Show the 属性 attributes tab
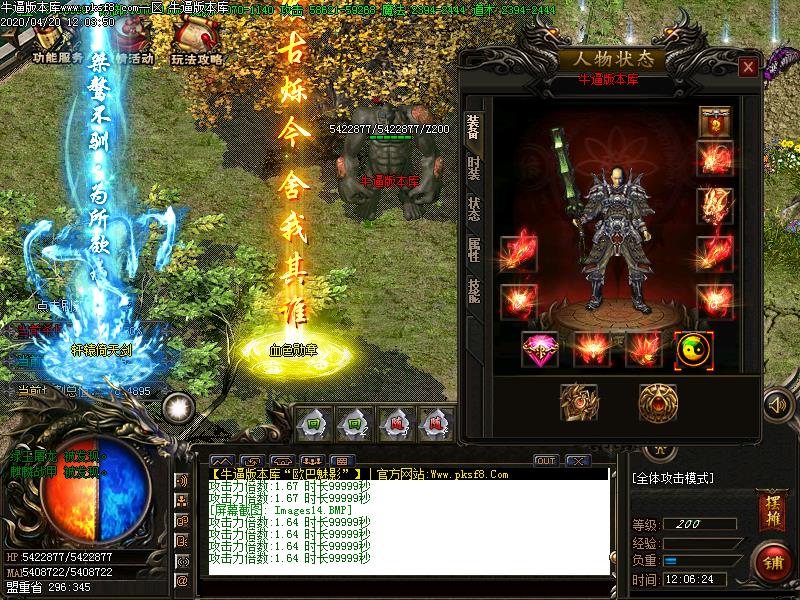The height and width of the screenshot is (600, 800). [473, 247]
